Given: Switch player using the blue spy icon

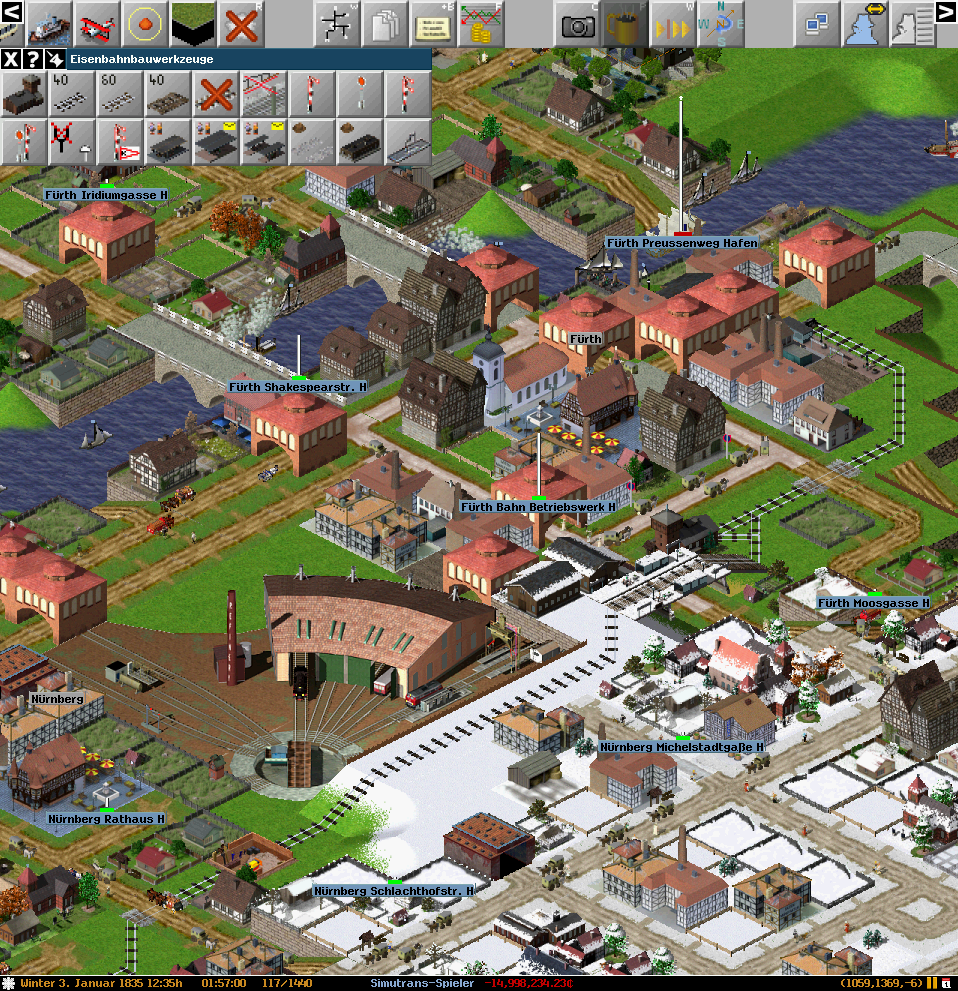Looking at the screenshot, I should click(866, 22).
